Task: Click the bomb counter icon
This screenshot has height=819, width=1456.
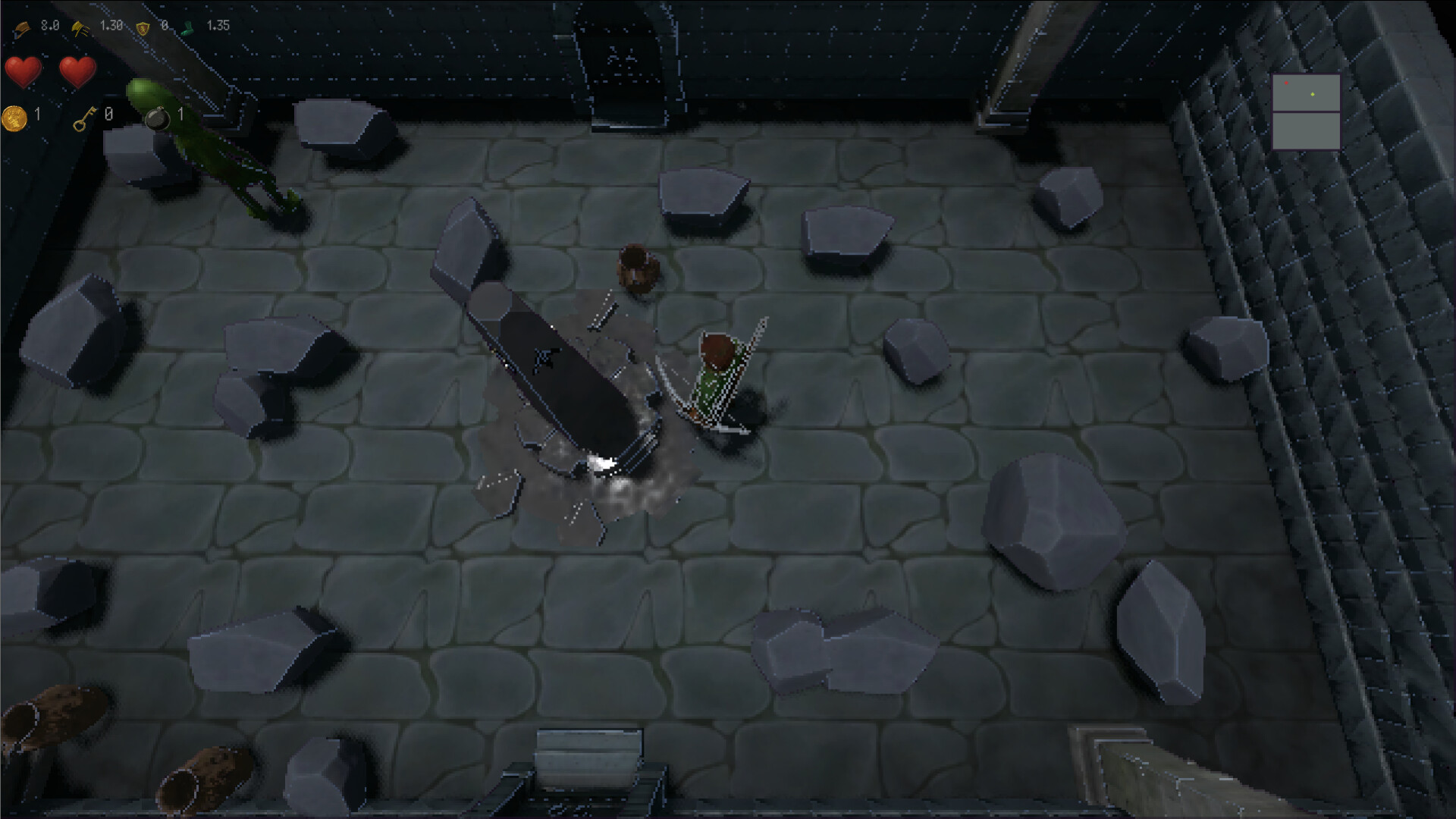Action: coord(158,120)
